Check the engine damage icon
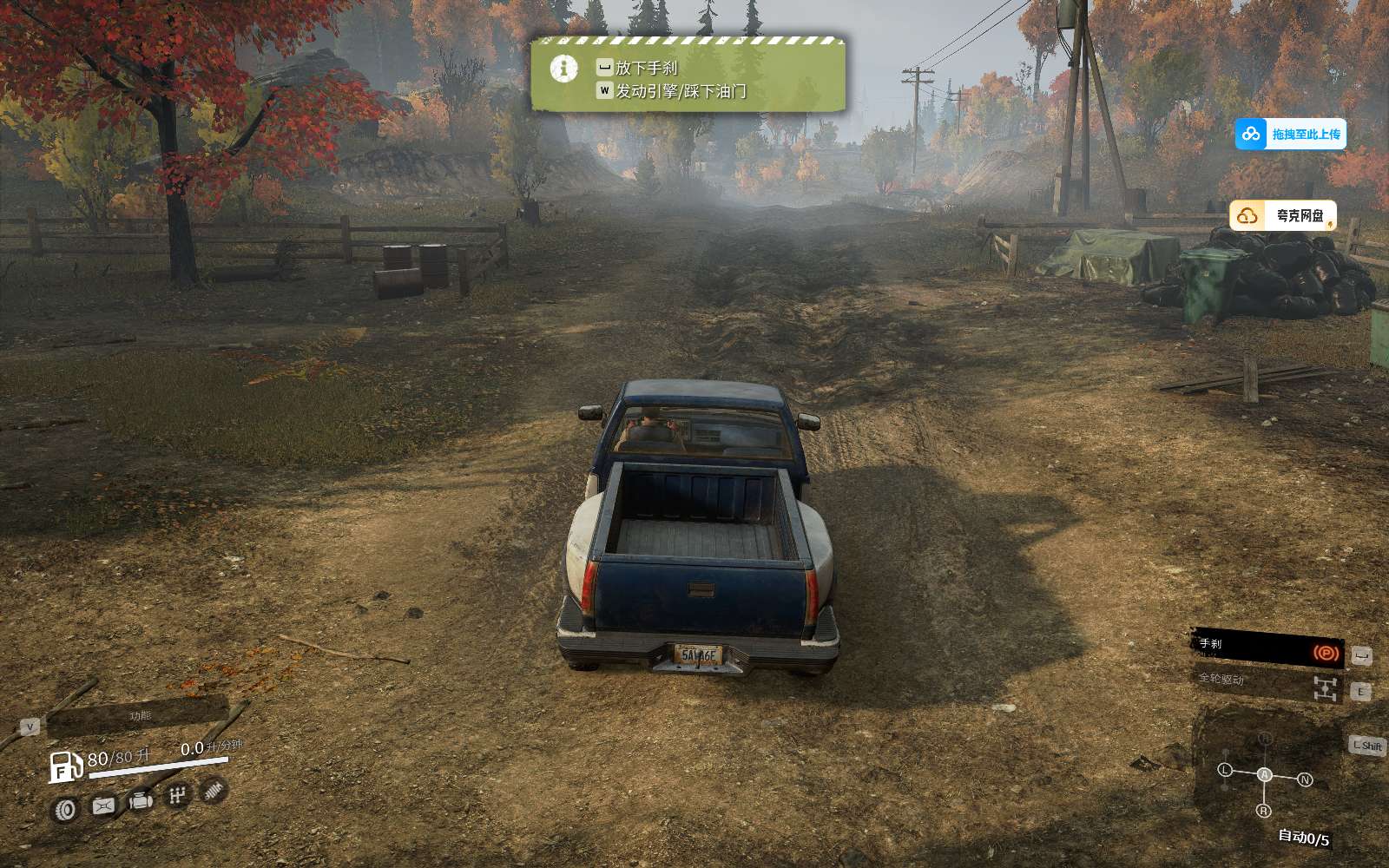 coord(141,800)
